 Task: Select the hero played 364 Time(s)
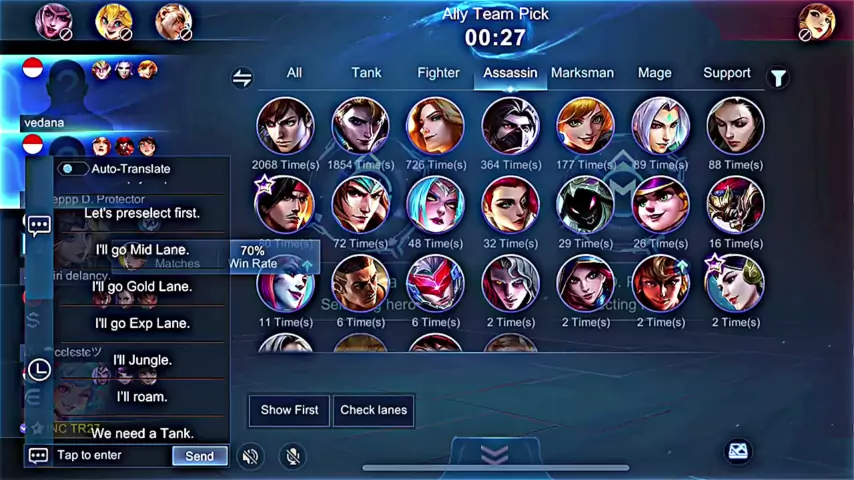pos(510,126)
